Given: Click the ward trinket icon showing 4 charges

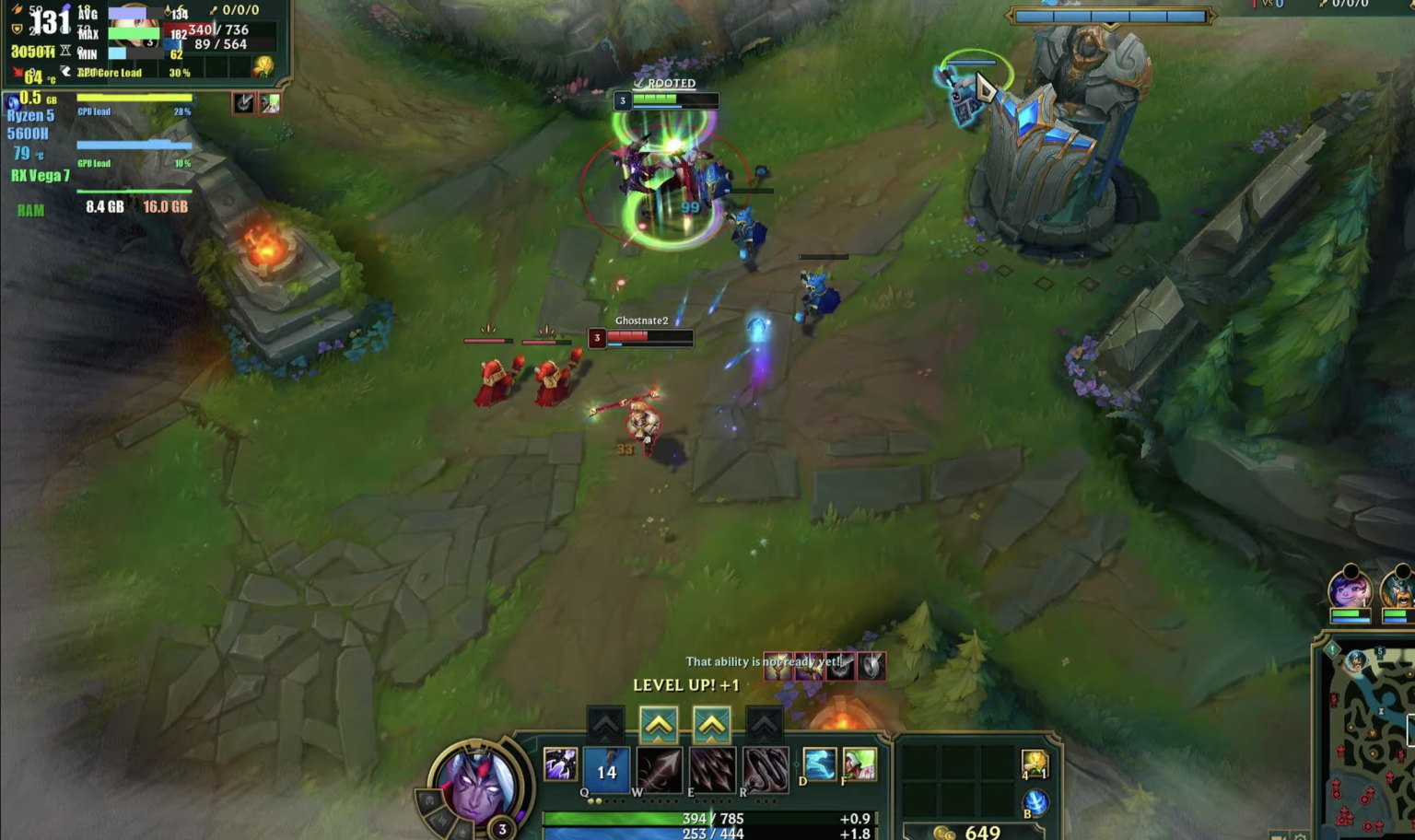Looking at the screenshot, I should (1034, 764).
